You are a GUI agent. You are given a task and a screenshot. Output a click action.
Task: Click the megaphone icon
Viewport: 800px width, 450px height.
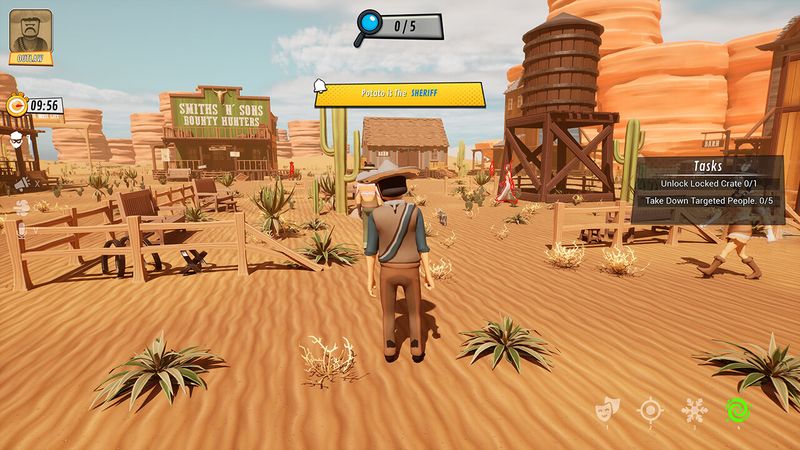[21, 183]
